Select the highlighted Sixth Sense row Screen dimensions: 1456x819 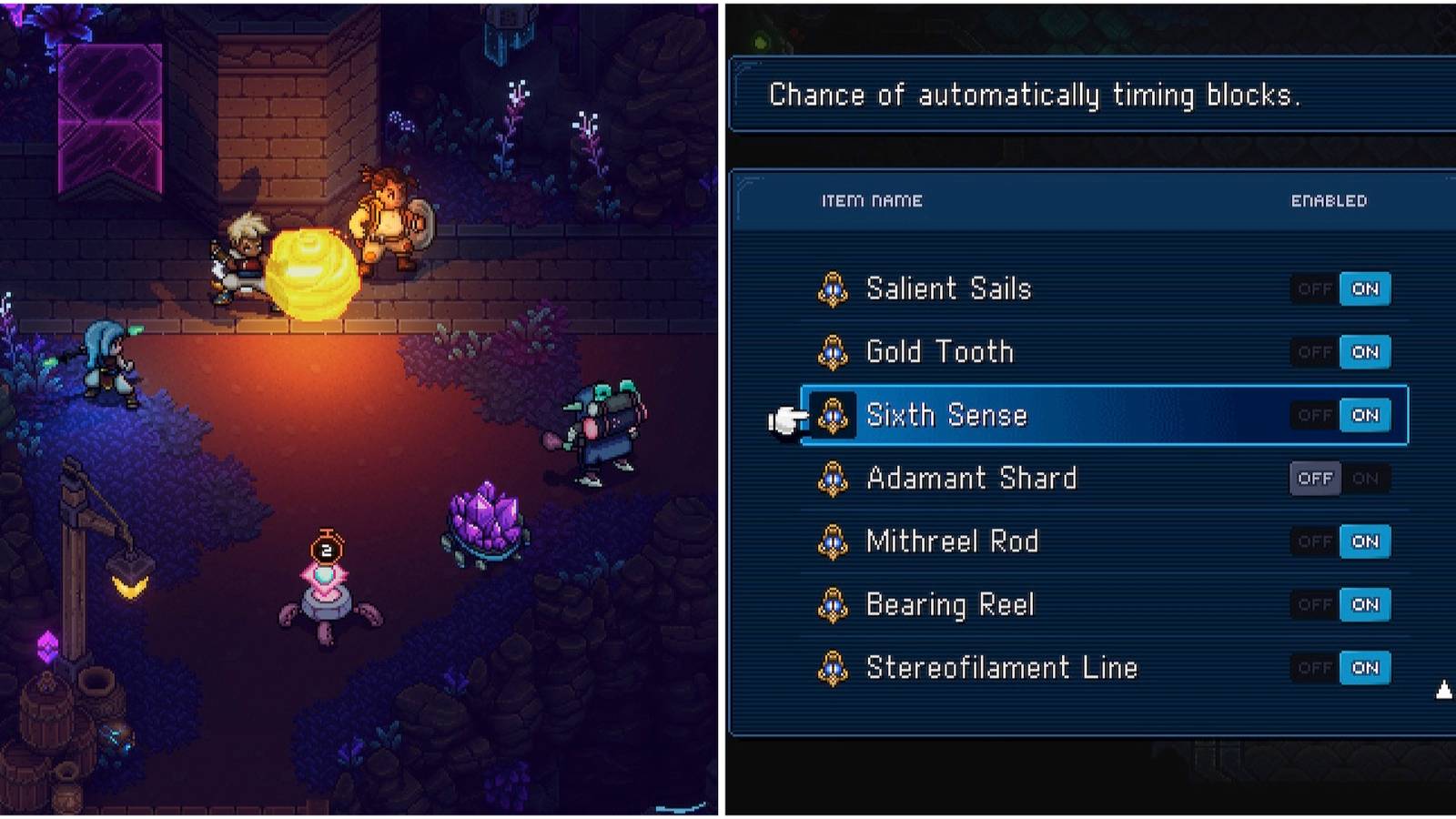pos(1046,415)
